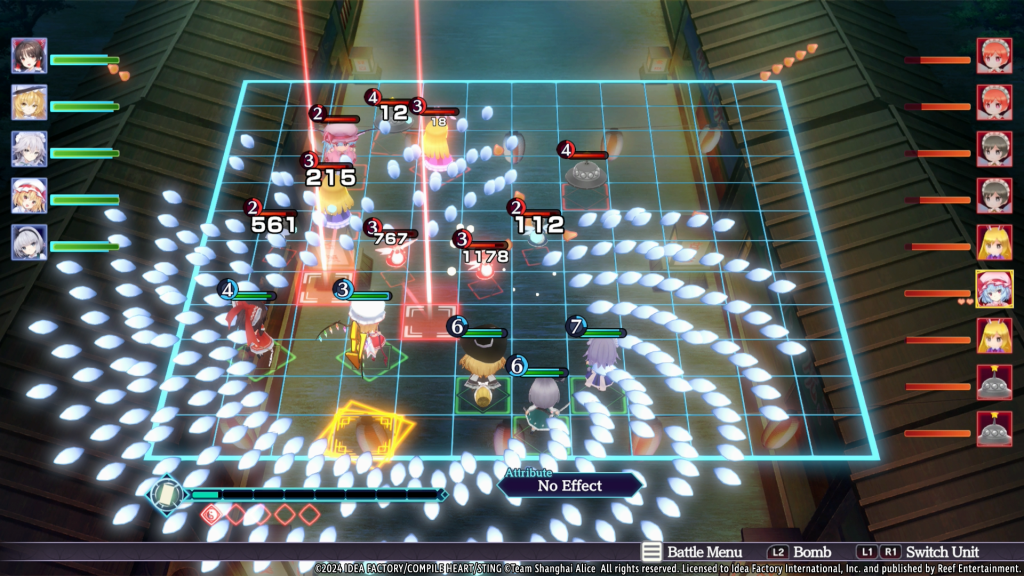Select the highlighted Remilia enemy portrait

click(x=994, y=288)
